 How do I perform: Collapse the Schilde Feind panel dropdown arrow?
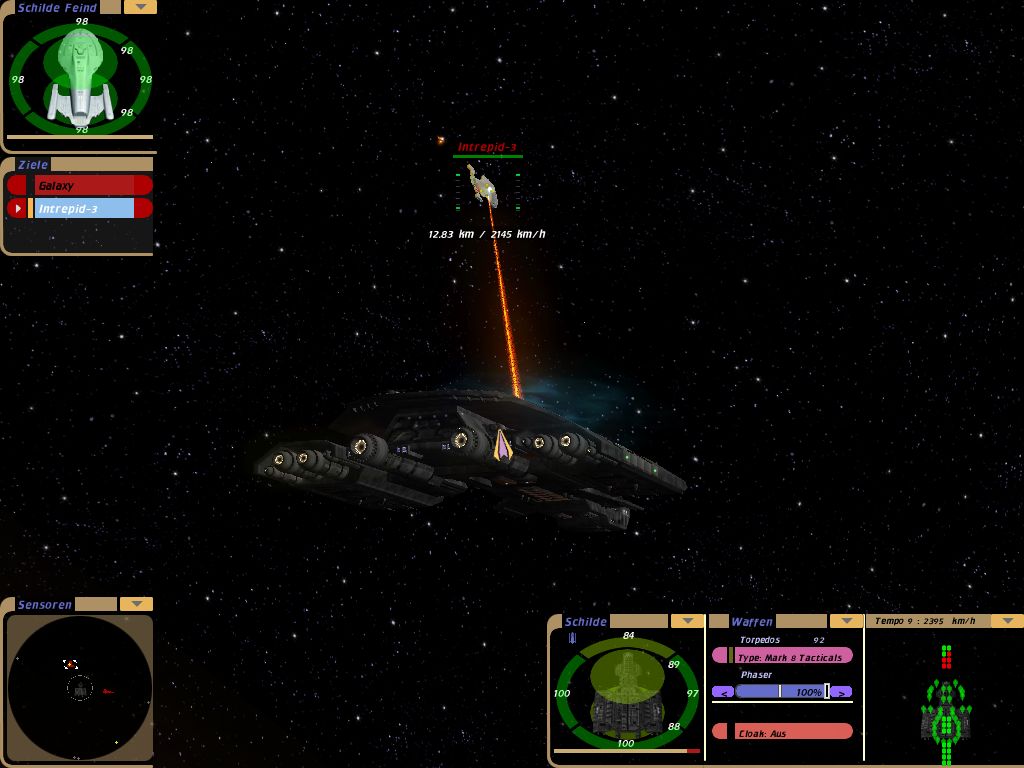[140, 7]
